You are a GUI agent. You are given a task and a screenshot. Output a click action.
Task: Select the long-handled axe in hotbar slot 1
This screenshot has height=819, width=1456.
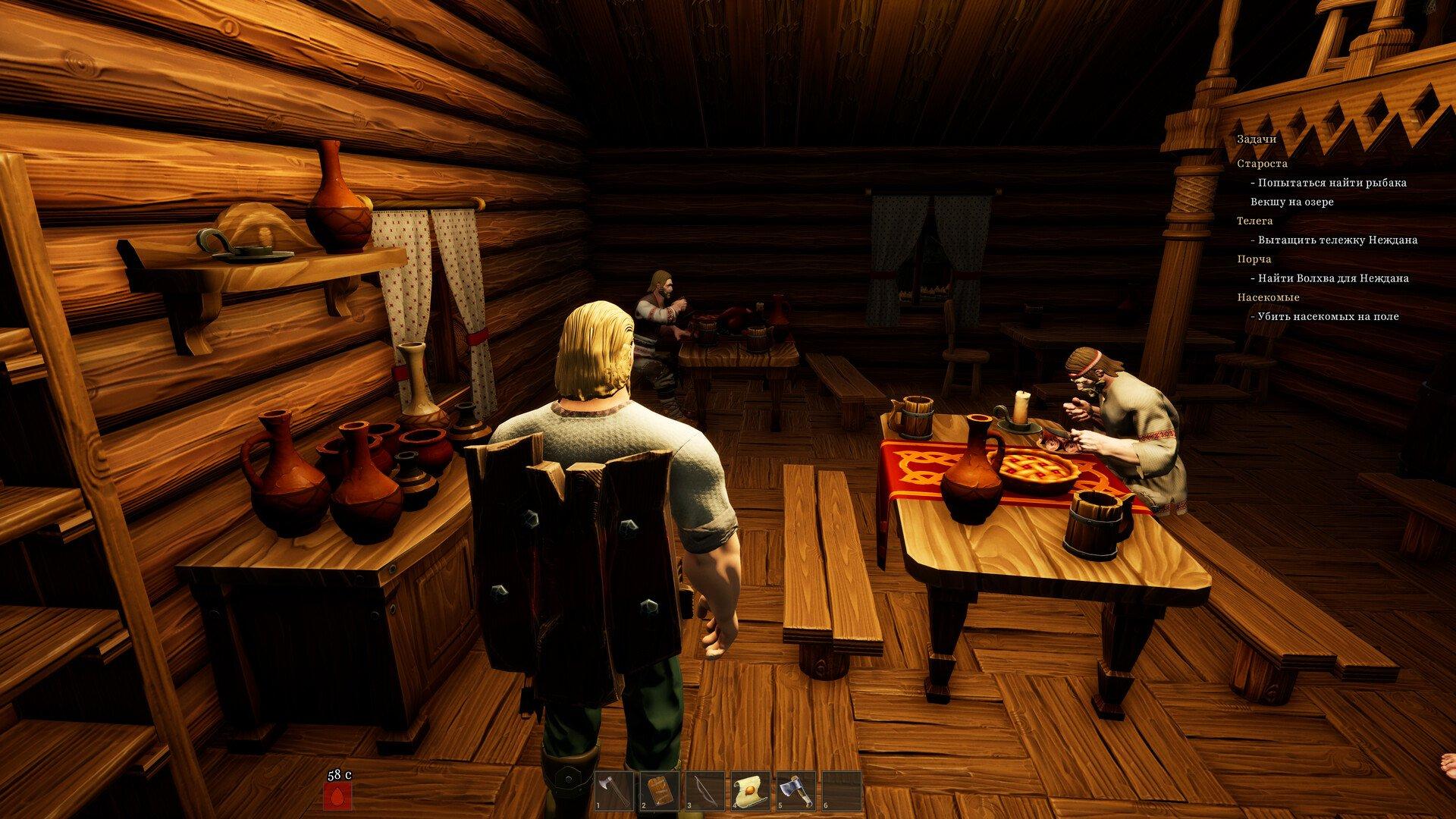613,791
